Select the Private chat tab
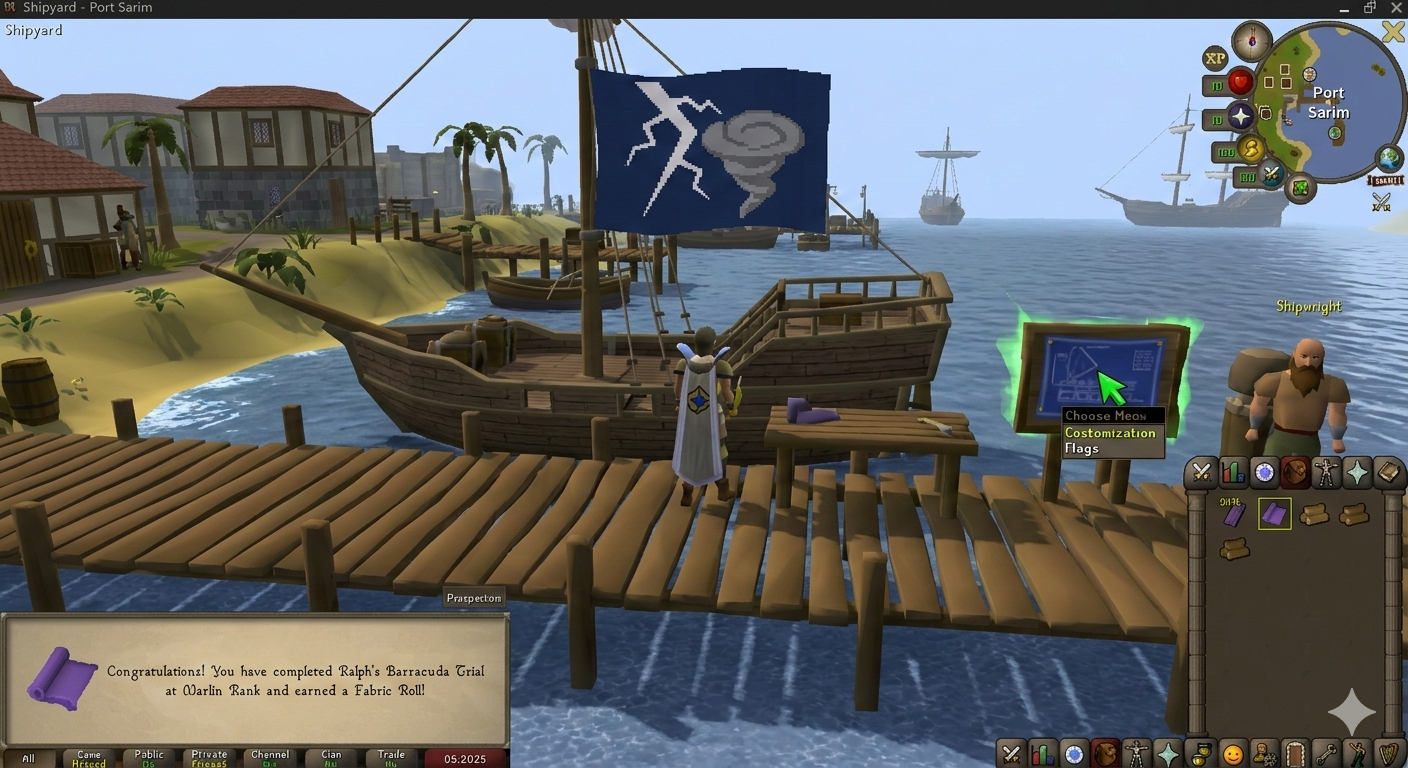 209,758
